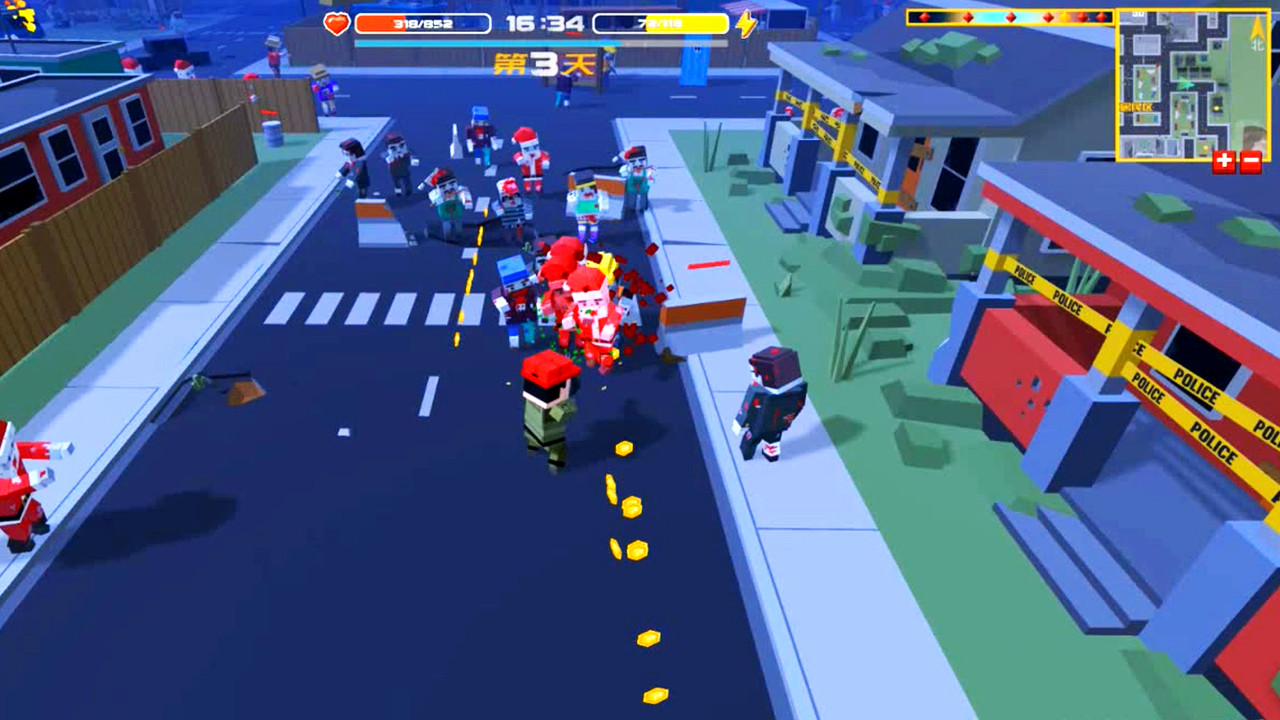1280x720 pixels.
Task: Click the minimap zoom-out minus button
Action: click(x=1250, y=159)
